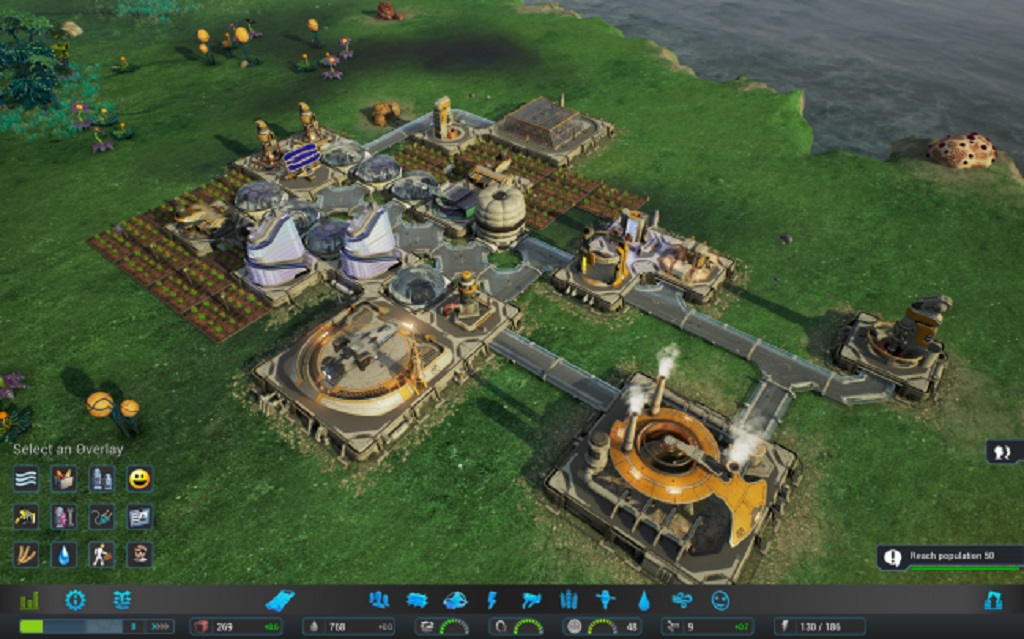Image resolution: width=1024 pixels, height=639 pixels.
Task: Click the gear icon in the bottom bar
Action: tap(75, 600)
